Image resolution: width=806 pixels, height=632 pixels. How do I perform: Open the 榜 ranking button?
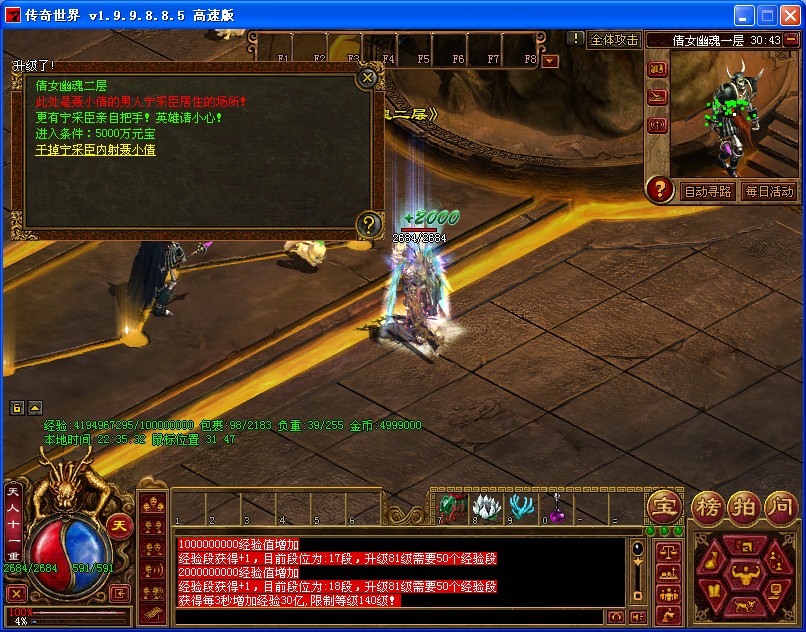710,506
